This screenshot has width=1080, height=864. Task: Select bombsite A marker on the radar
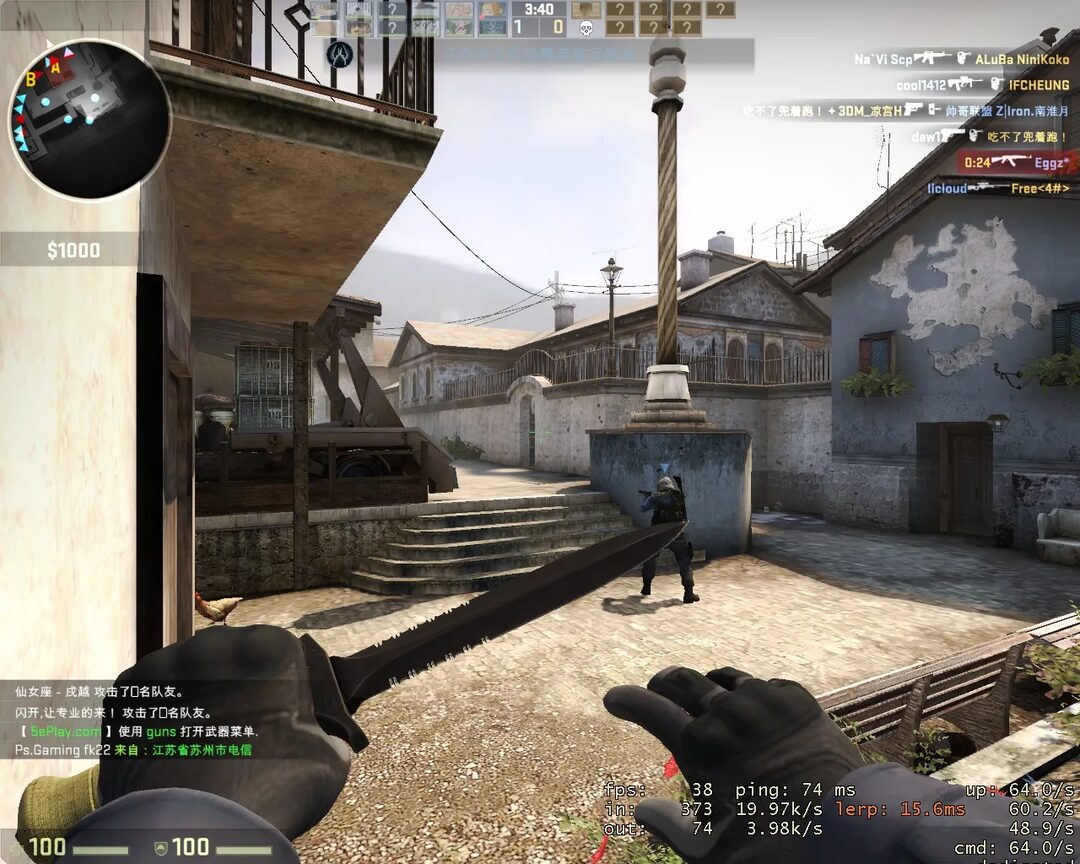click(56, 68)
